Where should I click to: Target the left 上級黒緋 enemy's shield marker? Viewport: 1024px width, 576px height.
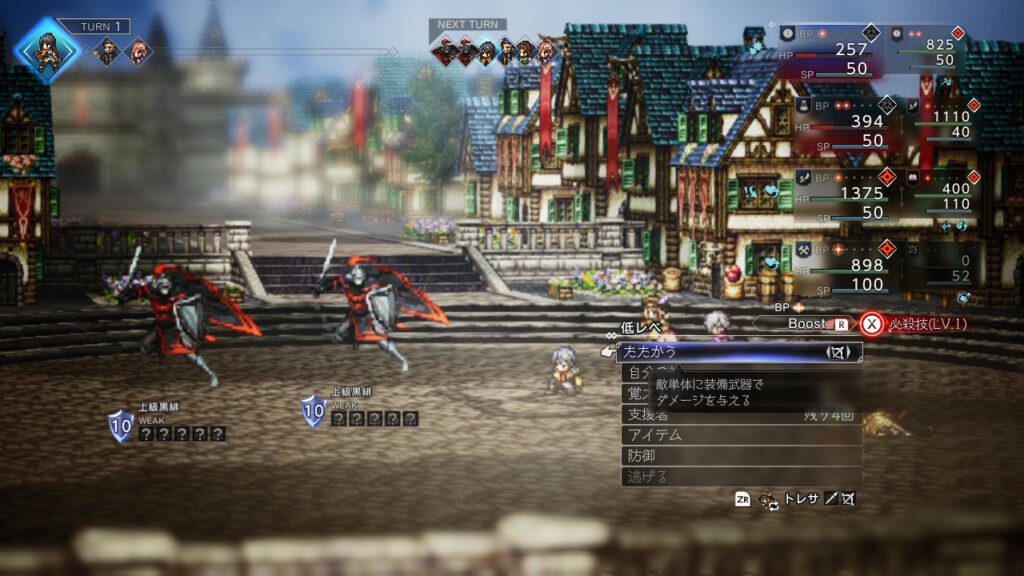coord(120,426)
